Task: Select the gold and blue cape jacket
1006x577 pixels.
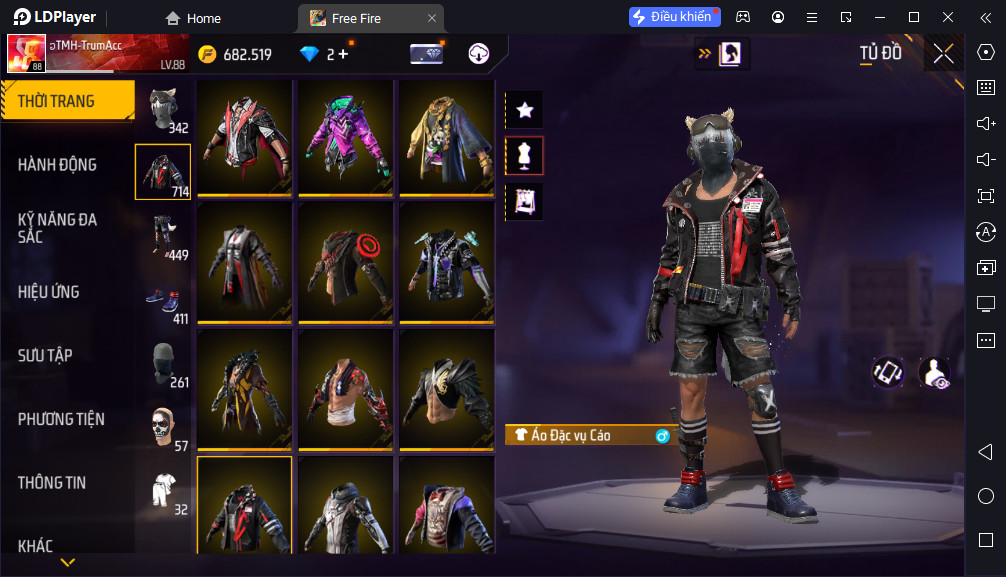Action: [447, 137]
